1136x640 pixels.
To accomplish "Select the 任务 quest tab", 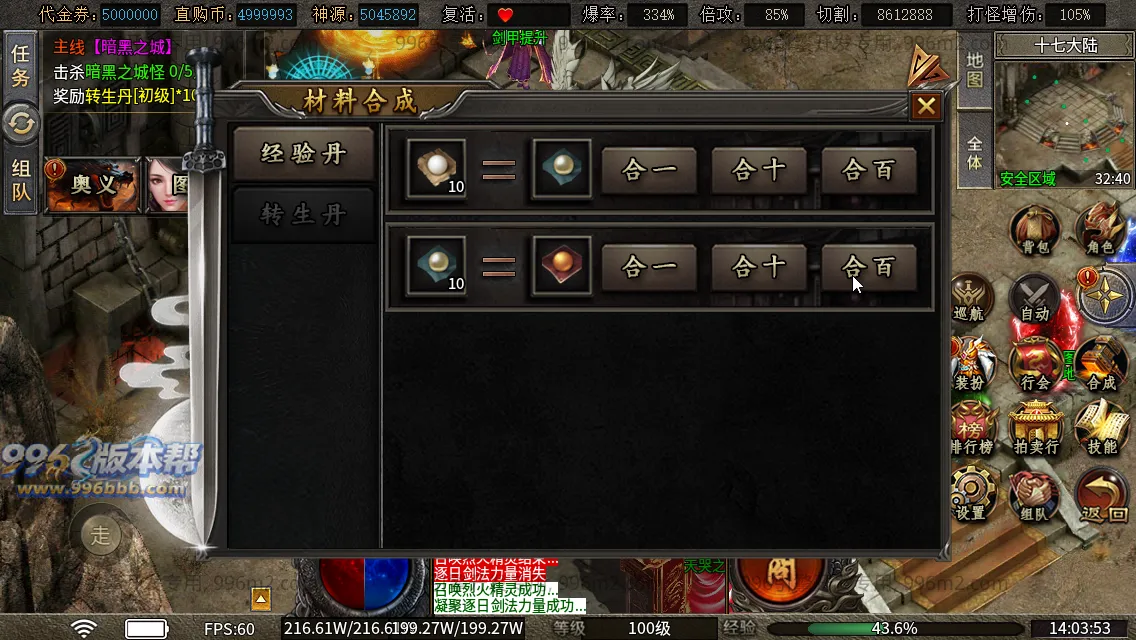I will tap(20, 64).
